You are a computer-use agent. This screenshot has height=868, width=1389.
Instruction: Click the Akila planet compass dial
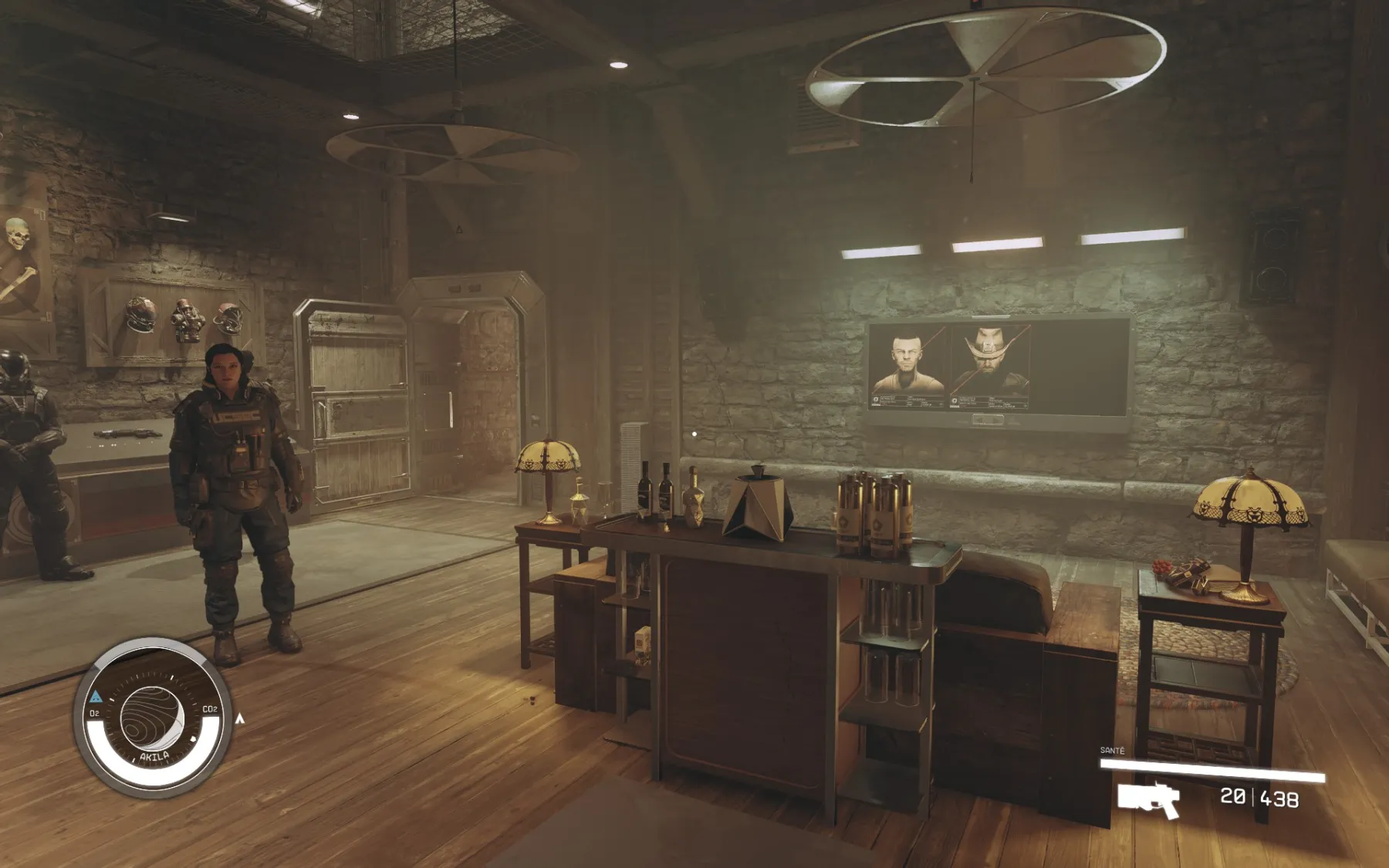click(x=152, y=718)
